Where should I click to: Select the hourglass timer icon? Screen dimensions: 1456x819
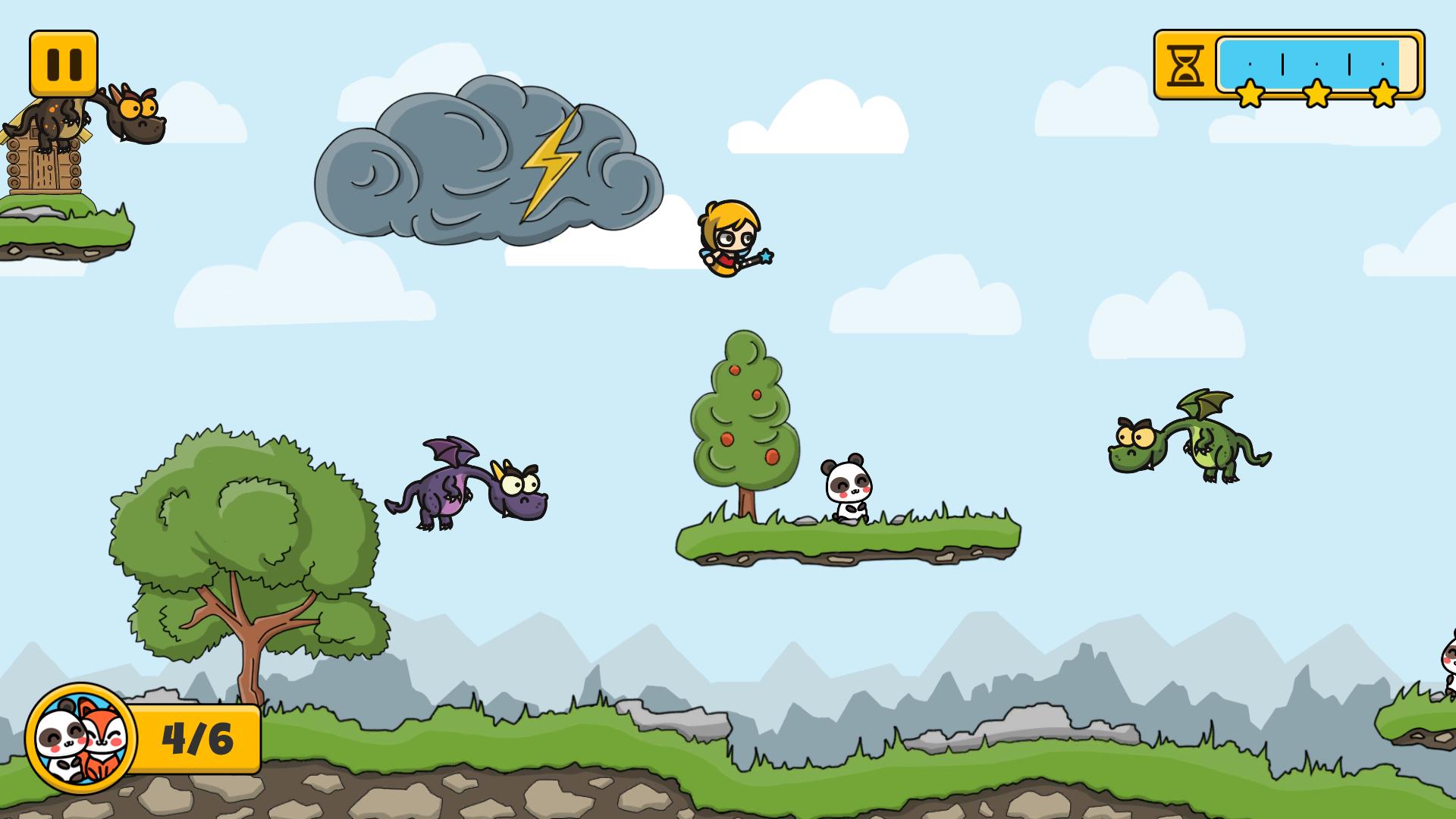pyautogui.click(x=1187, y=64)
